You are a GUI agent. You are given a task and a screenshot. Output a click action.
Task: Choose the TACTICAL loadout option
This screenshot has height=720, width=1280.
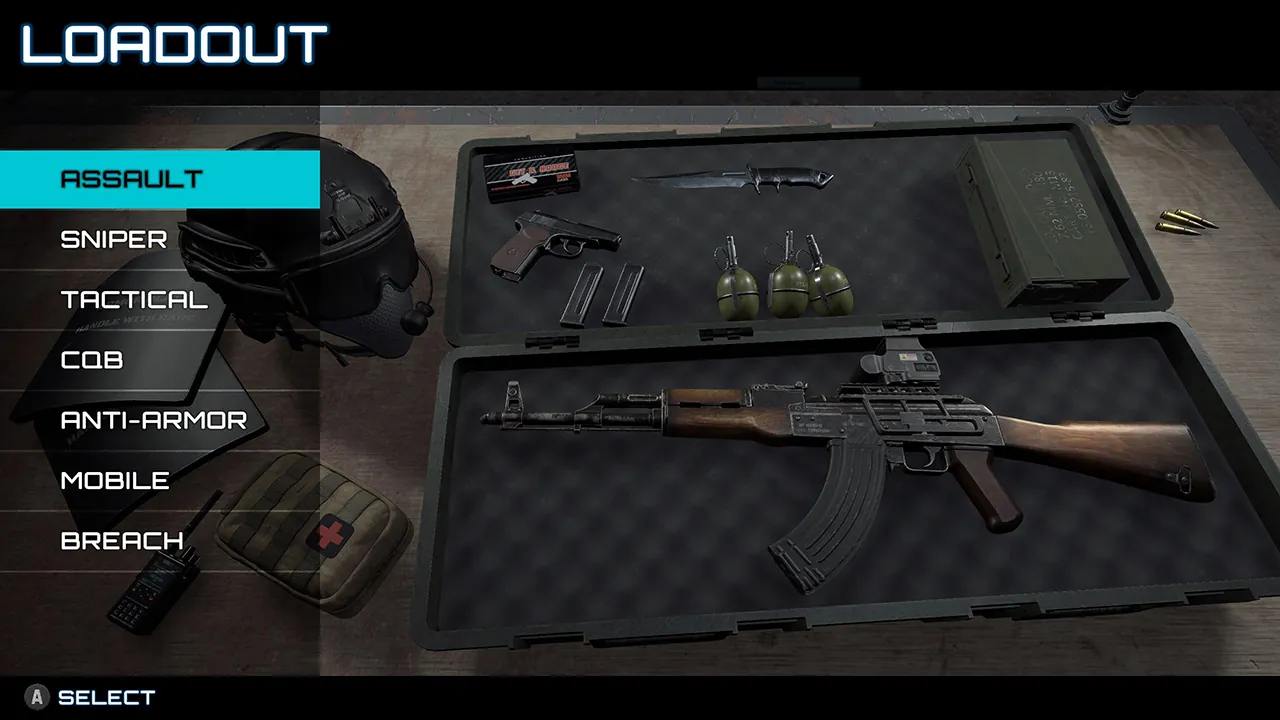coord(133,299)
